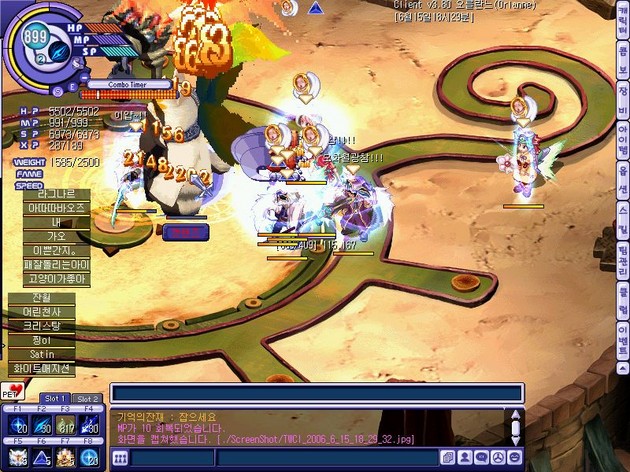Open the PET panel button

coord(16,388)
